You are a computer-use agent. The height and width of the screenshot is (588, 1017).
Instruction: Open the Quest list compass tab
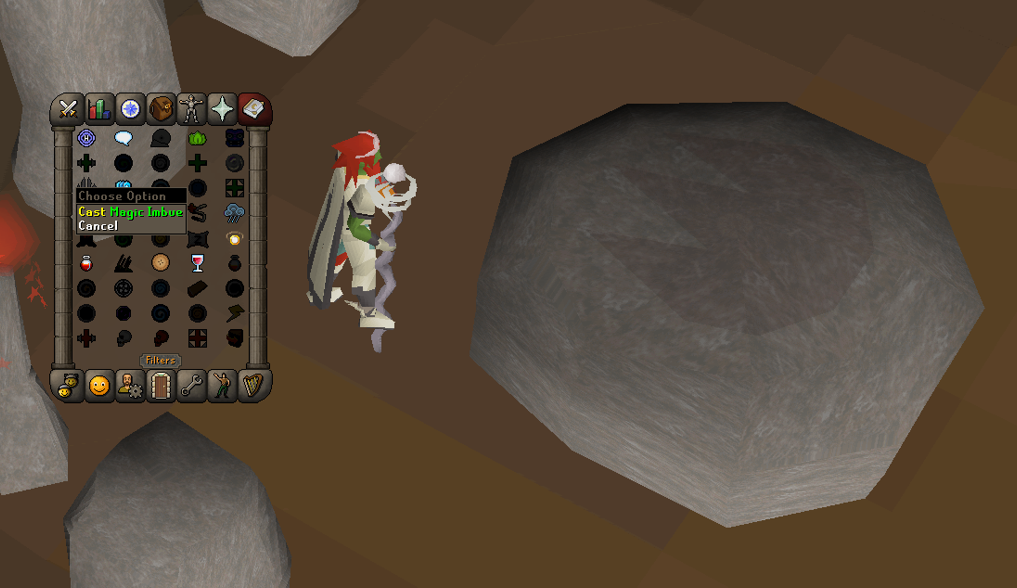click(x=130, y=108)
